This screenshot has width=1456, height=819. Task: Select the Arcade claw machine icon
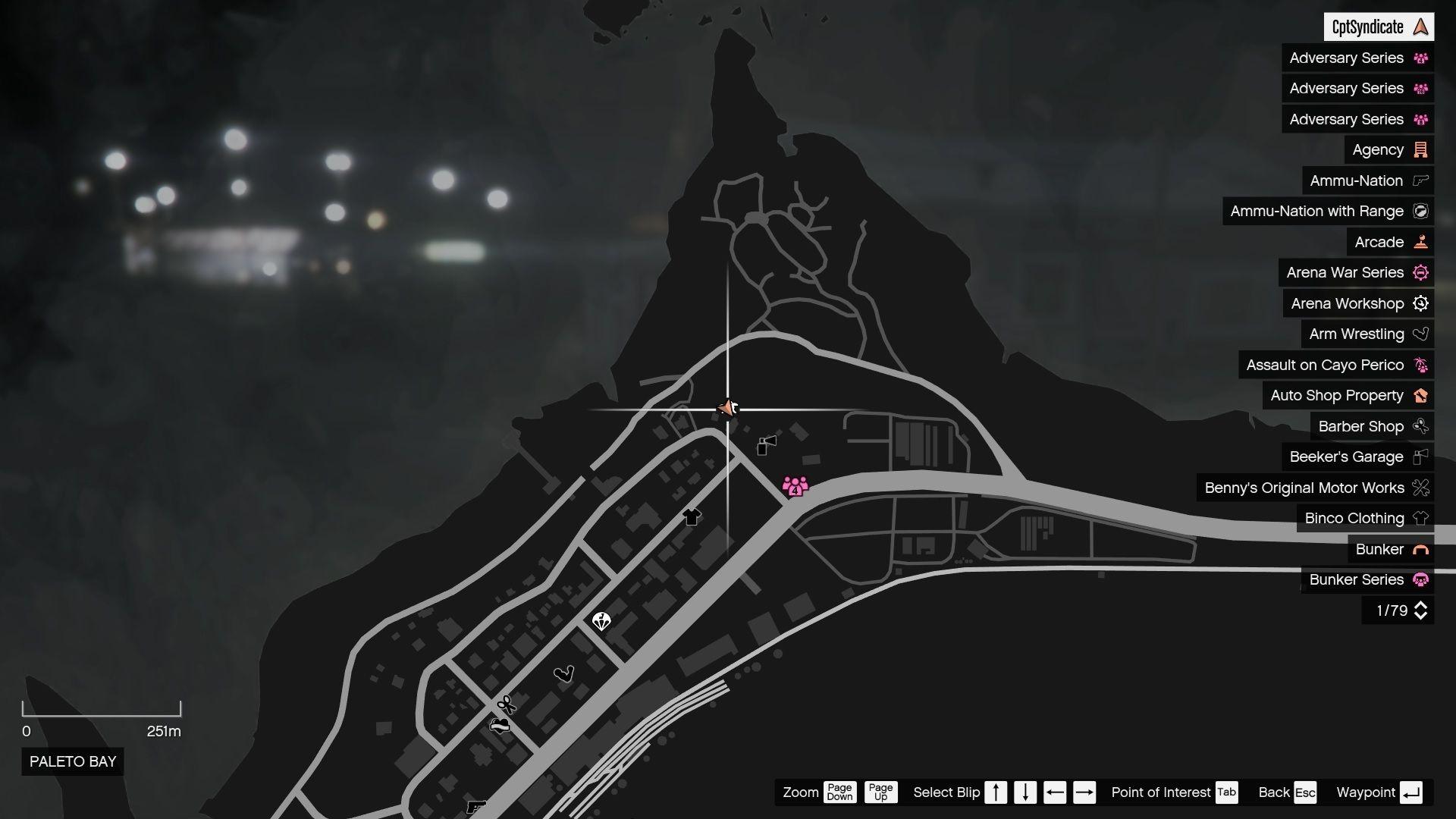click(1421, 241)
